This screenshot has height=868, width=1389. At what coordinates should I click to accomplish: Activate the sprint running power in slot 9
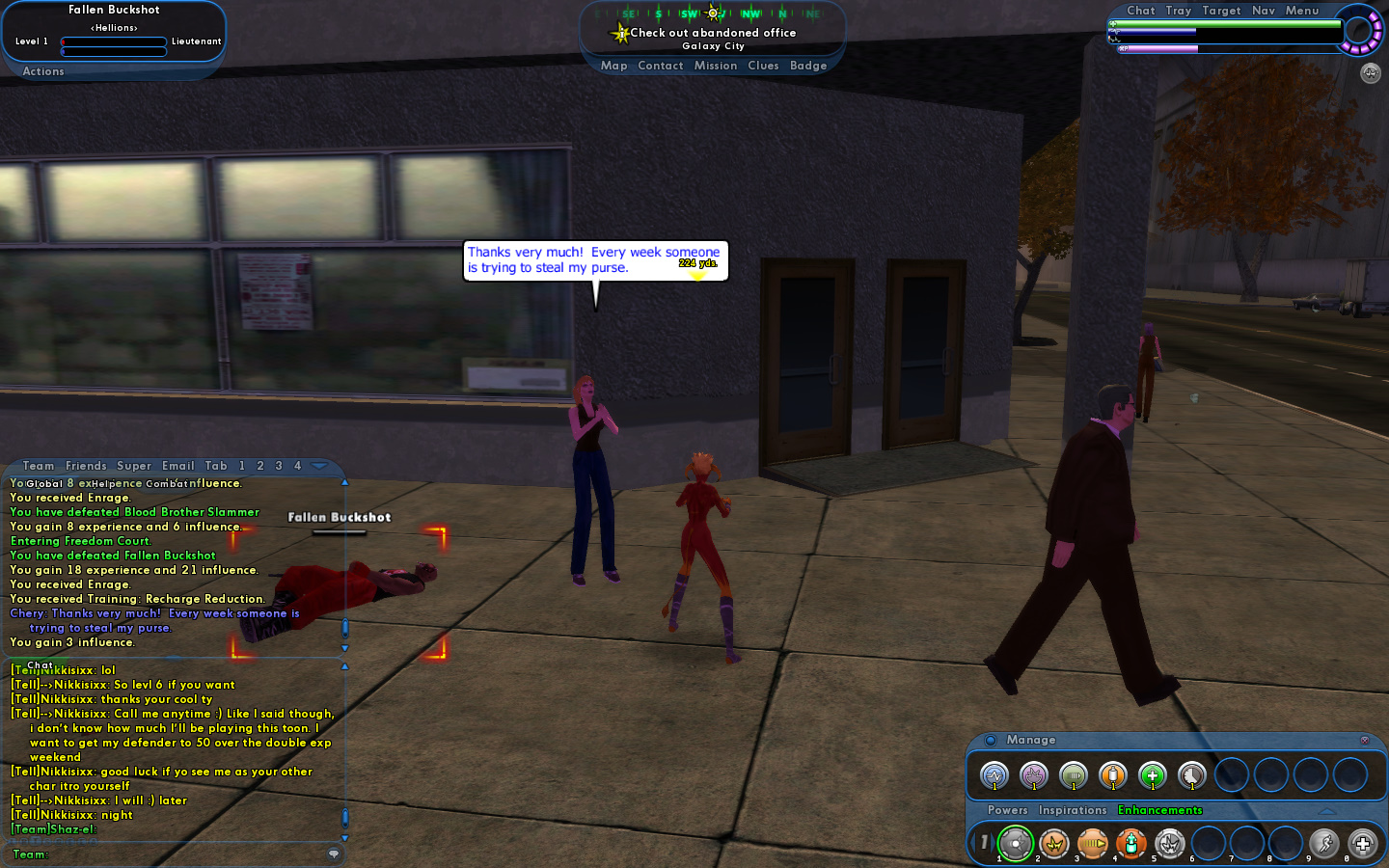pyautogui.click(x=1324, y=844)
